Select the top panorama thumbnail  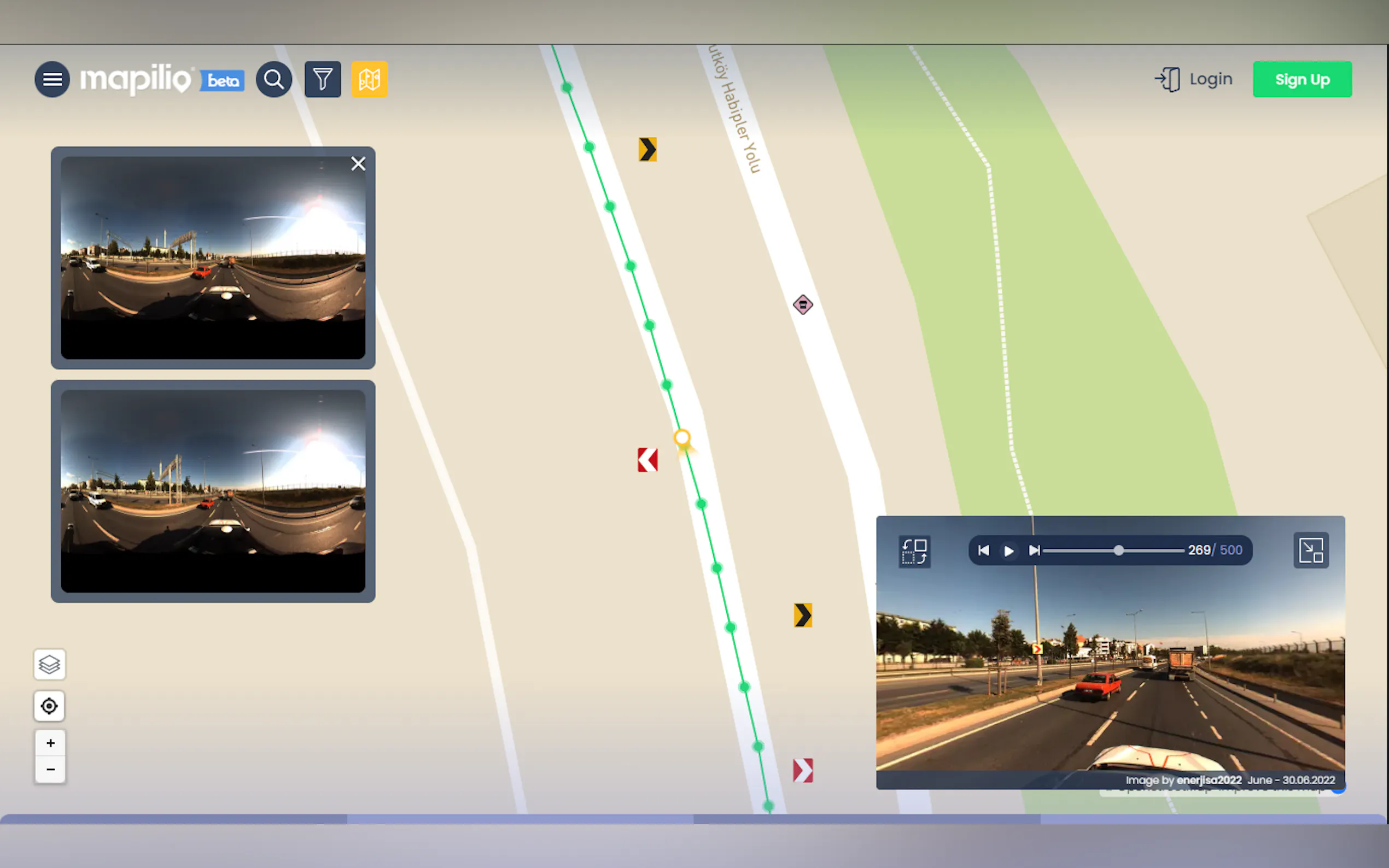[x=213, y=258]
